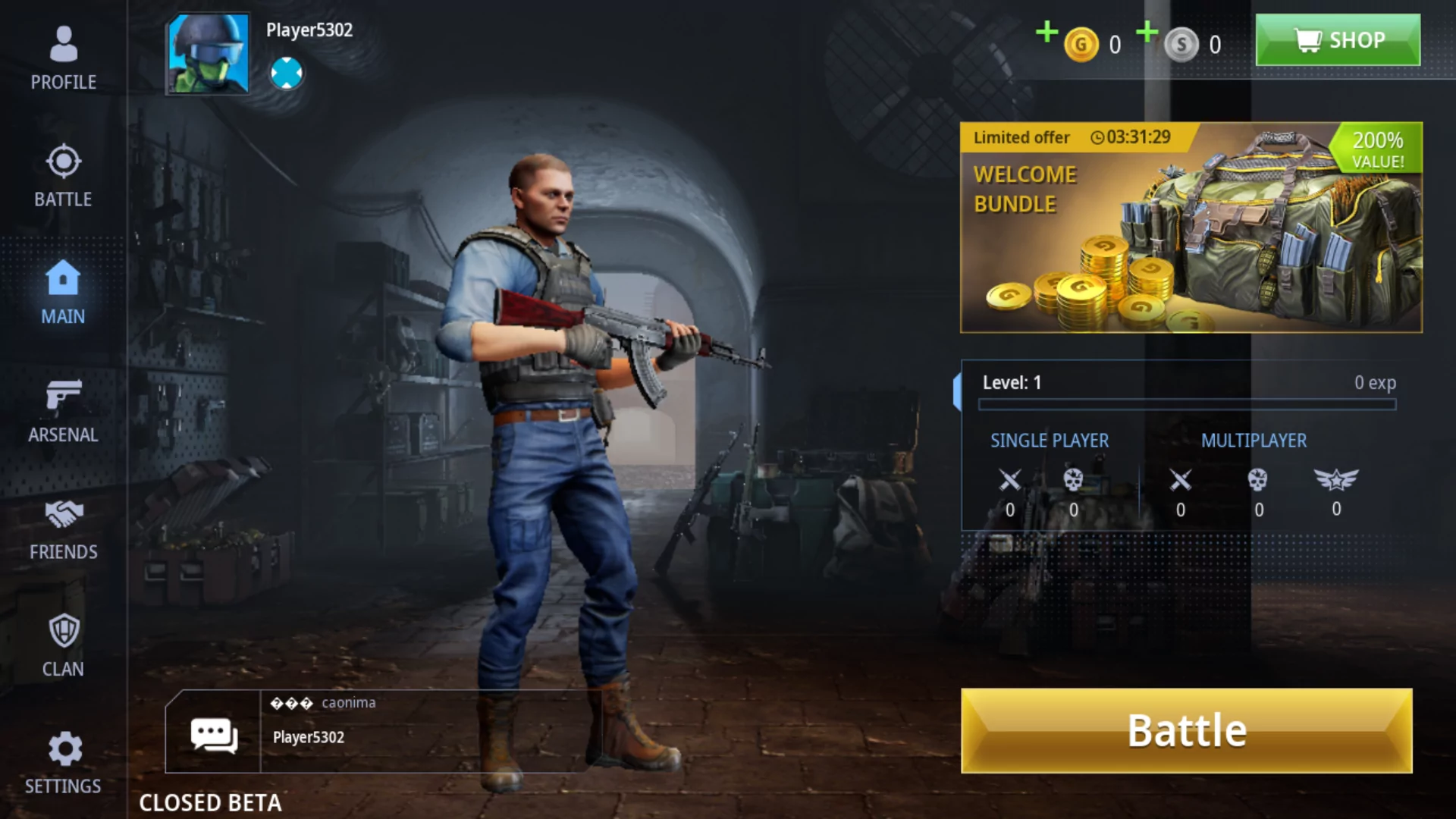The width and height of the screenshot is (1456, 819).
Task: Open the Friends list
Action: [64, 527]
